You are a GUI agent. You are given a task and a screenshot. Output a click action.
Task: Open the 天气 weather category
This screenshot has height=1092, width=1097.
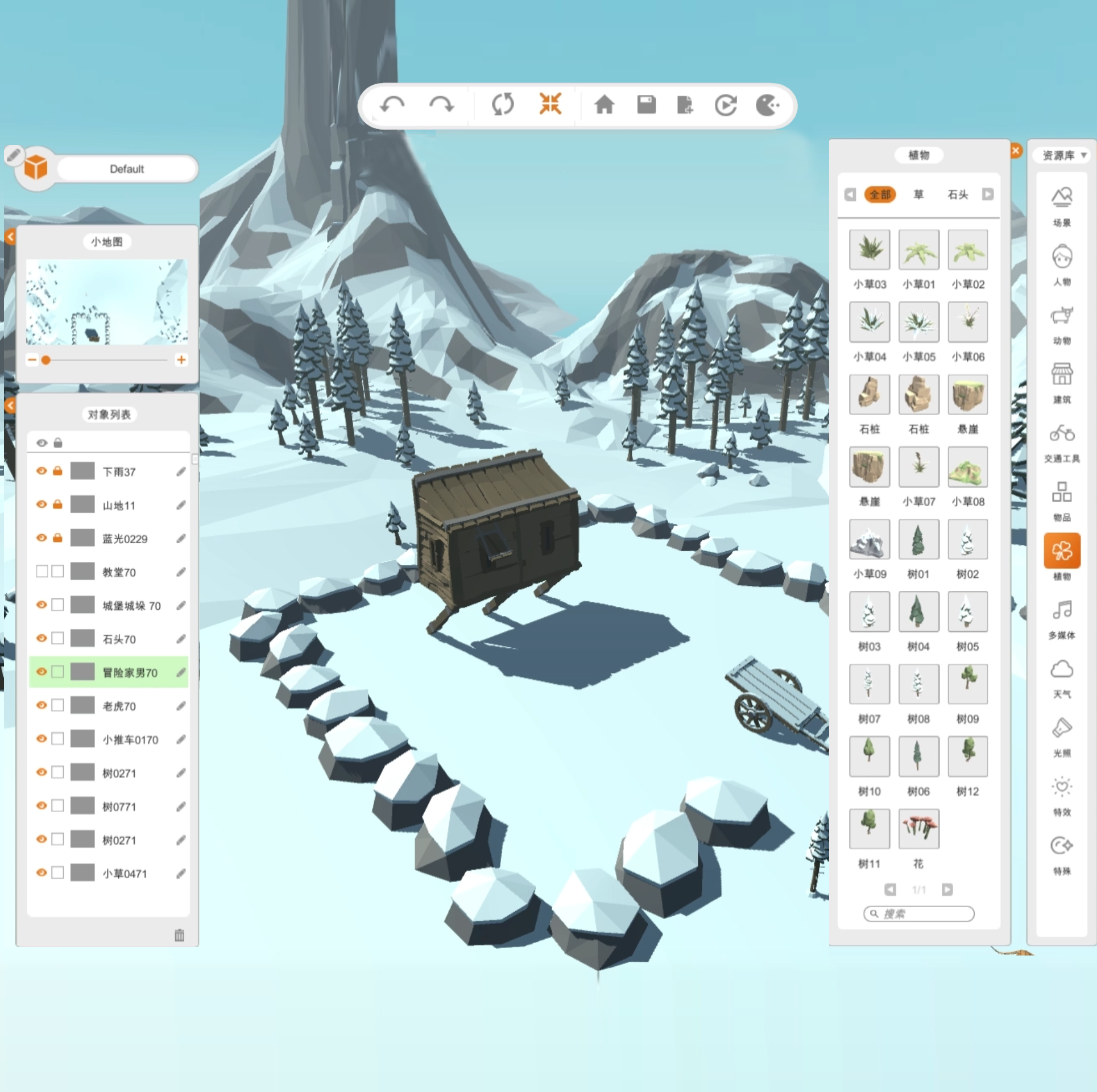(x=1062, y=678)
